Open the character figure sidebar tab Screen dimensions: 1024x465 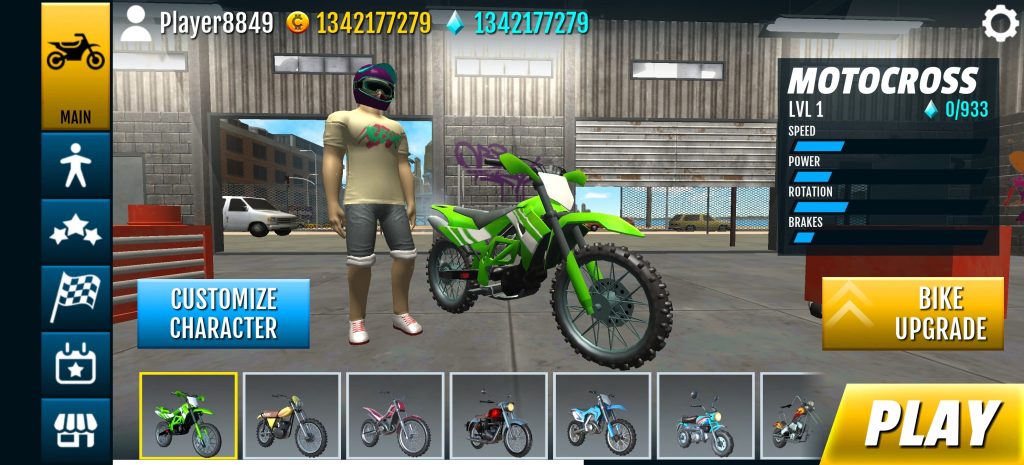click(x=76, y=163)
